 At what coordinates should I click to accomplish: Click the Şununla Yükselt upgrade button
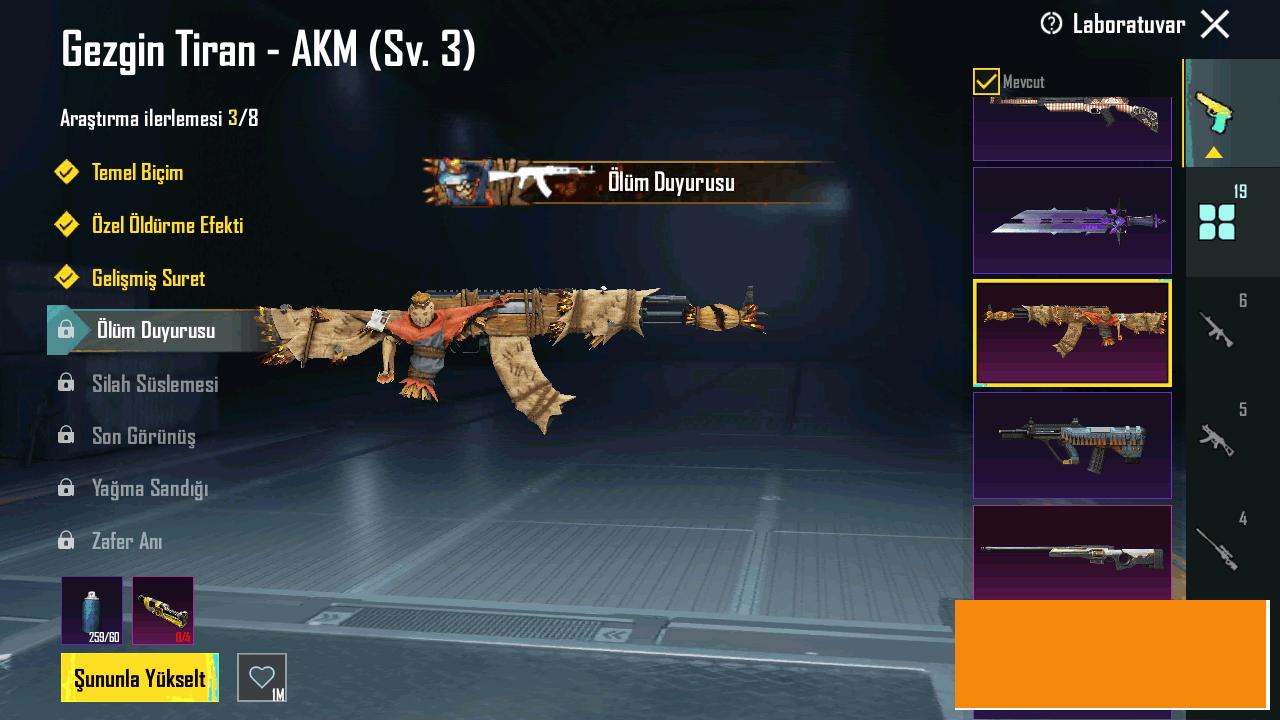tap(140, 678)
